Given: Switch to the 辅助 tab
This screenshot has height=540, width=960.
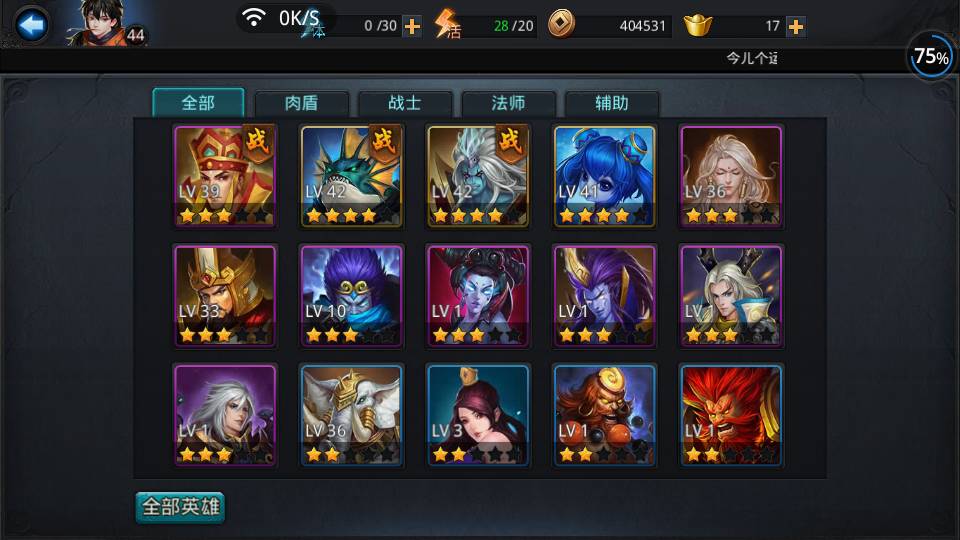Looking at the screenshot, I should pyautogui.click(x=612, y=103).
